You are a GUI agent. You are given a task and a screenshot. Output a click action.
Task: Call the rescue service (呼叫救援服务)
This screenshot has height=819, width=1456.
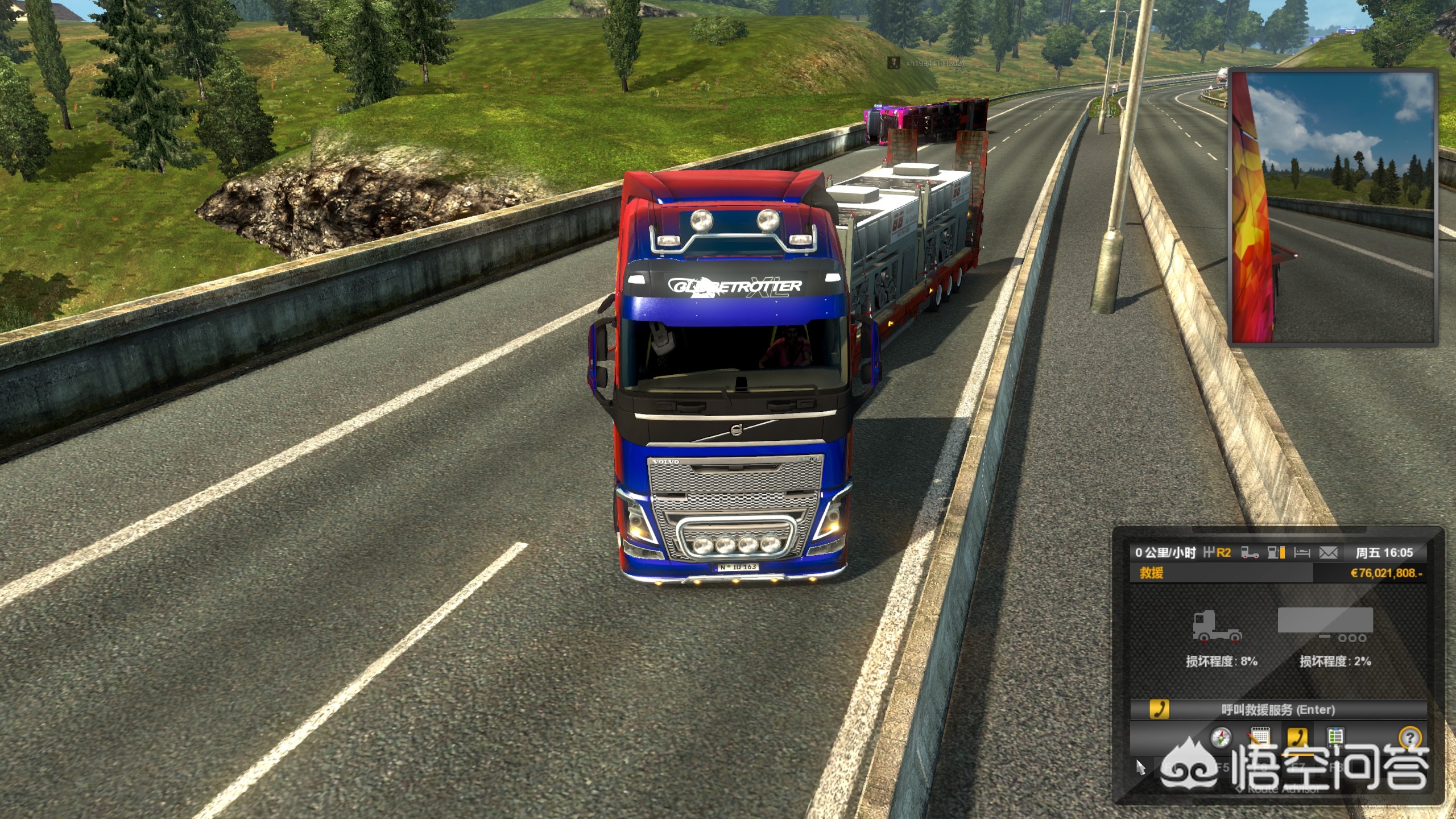point(1277,709)
